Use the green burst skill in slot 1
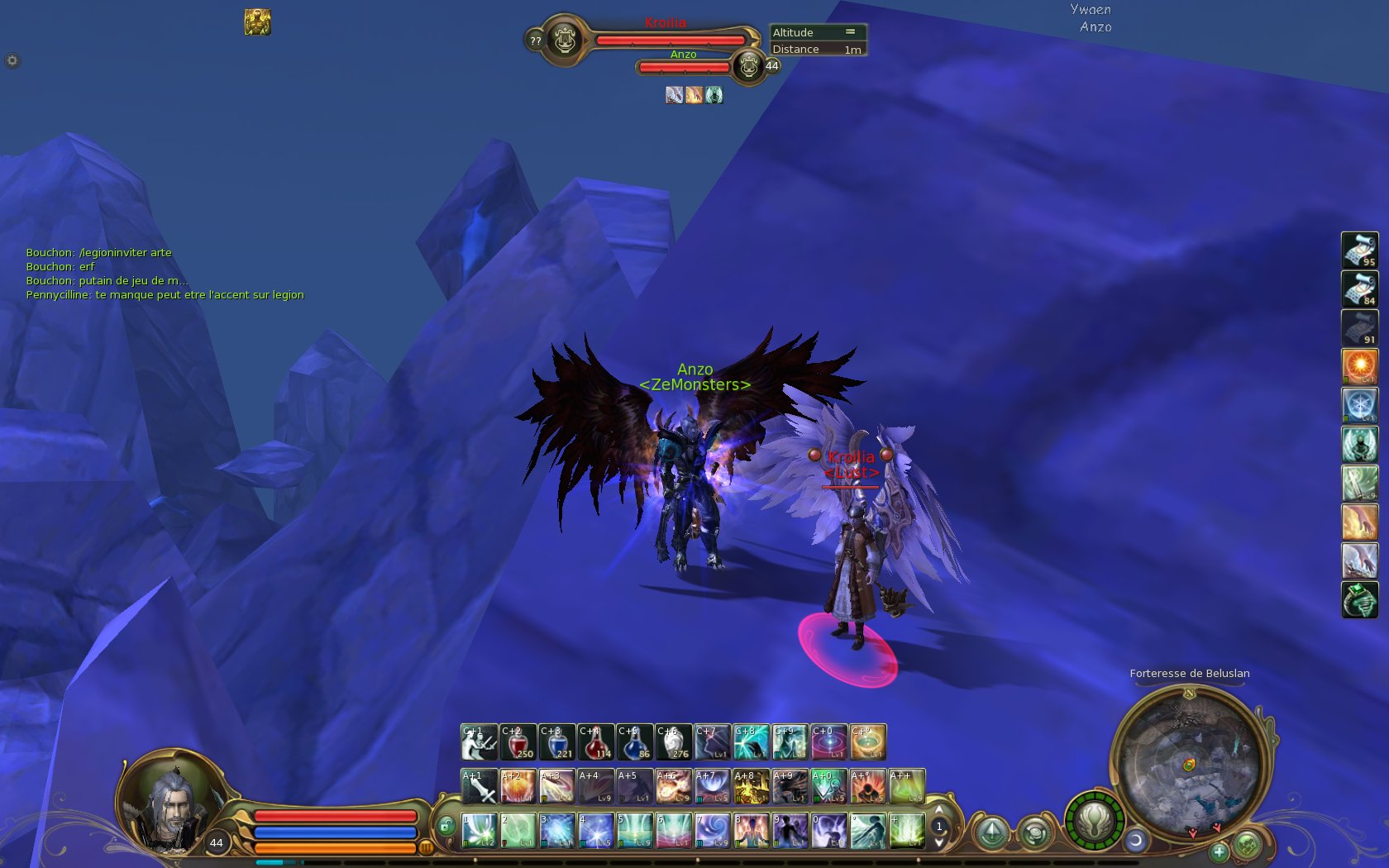The height and width of the screenshot is (868, 1389). [479, 831]
